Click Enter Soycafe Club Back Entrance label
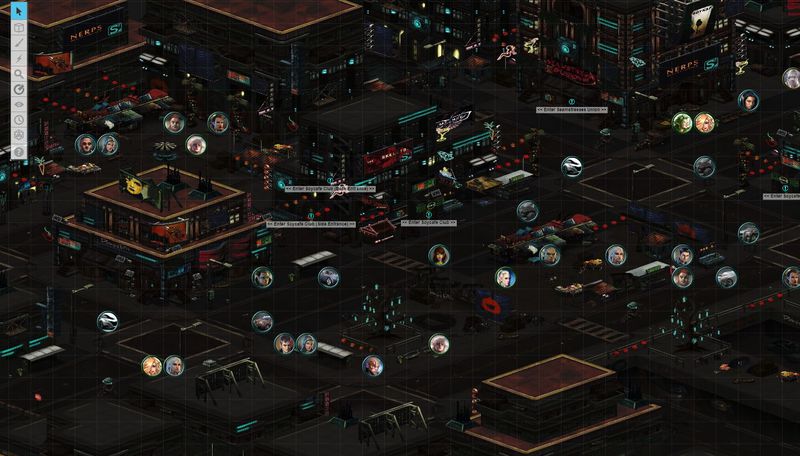This screenshot has height=456, width=800. (x=329, y=188)
